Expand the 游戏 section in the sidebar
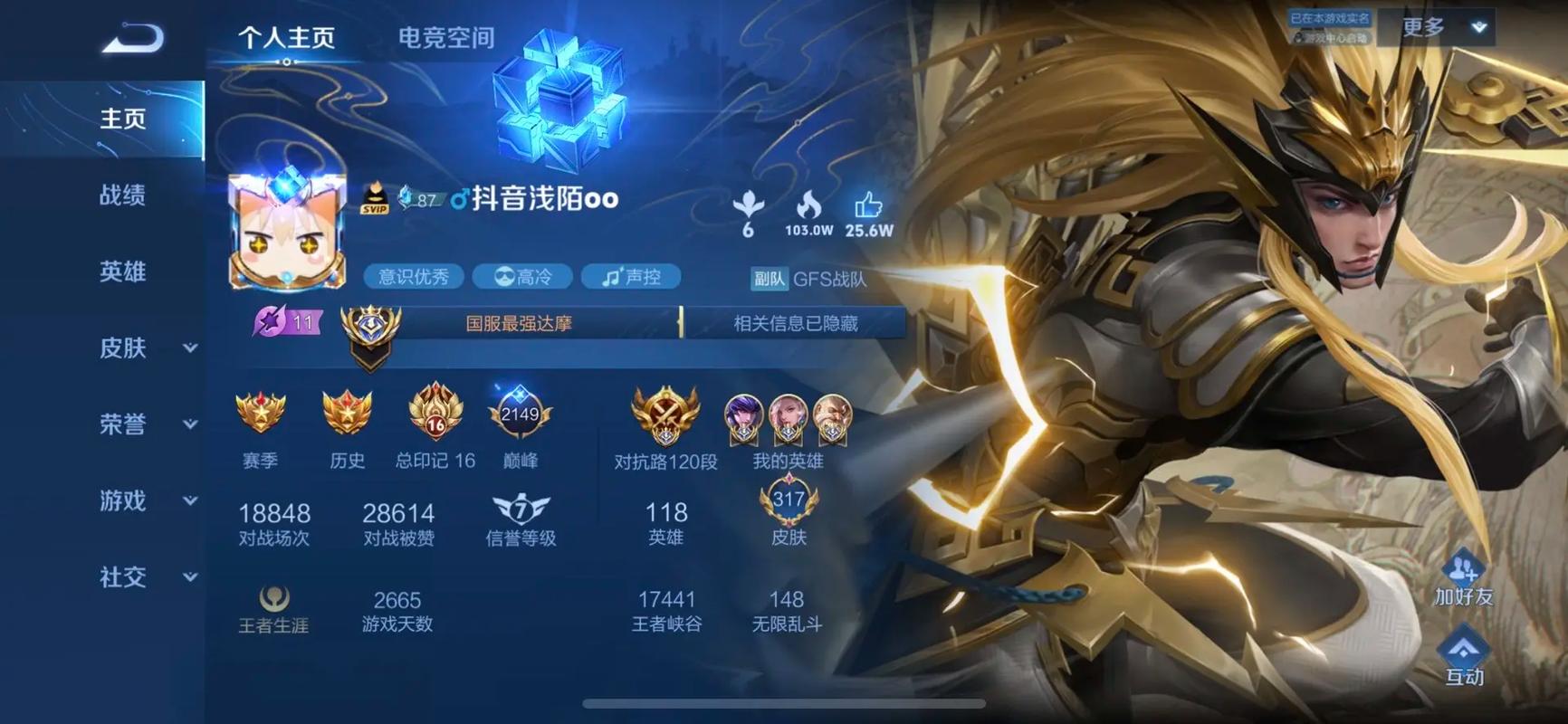 tap(190, 500)
